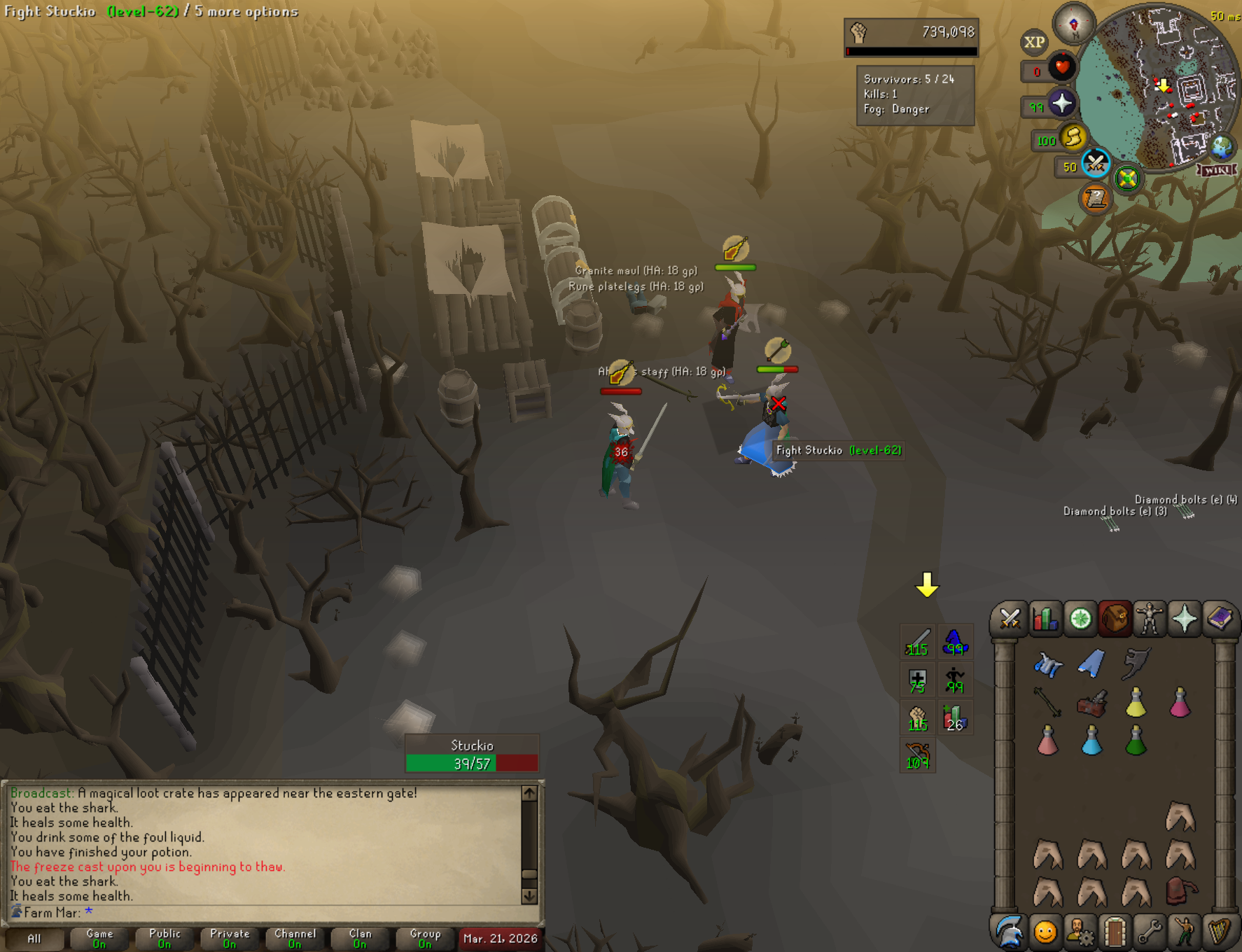Click the light blue potion flask
The image size is (1242, 952).
tap(1091, 741)
